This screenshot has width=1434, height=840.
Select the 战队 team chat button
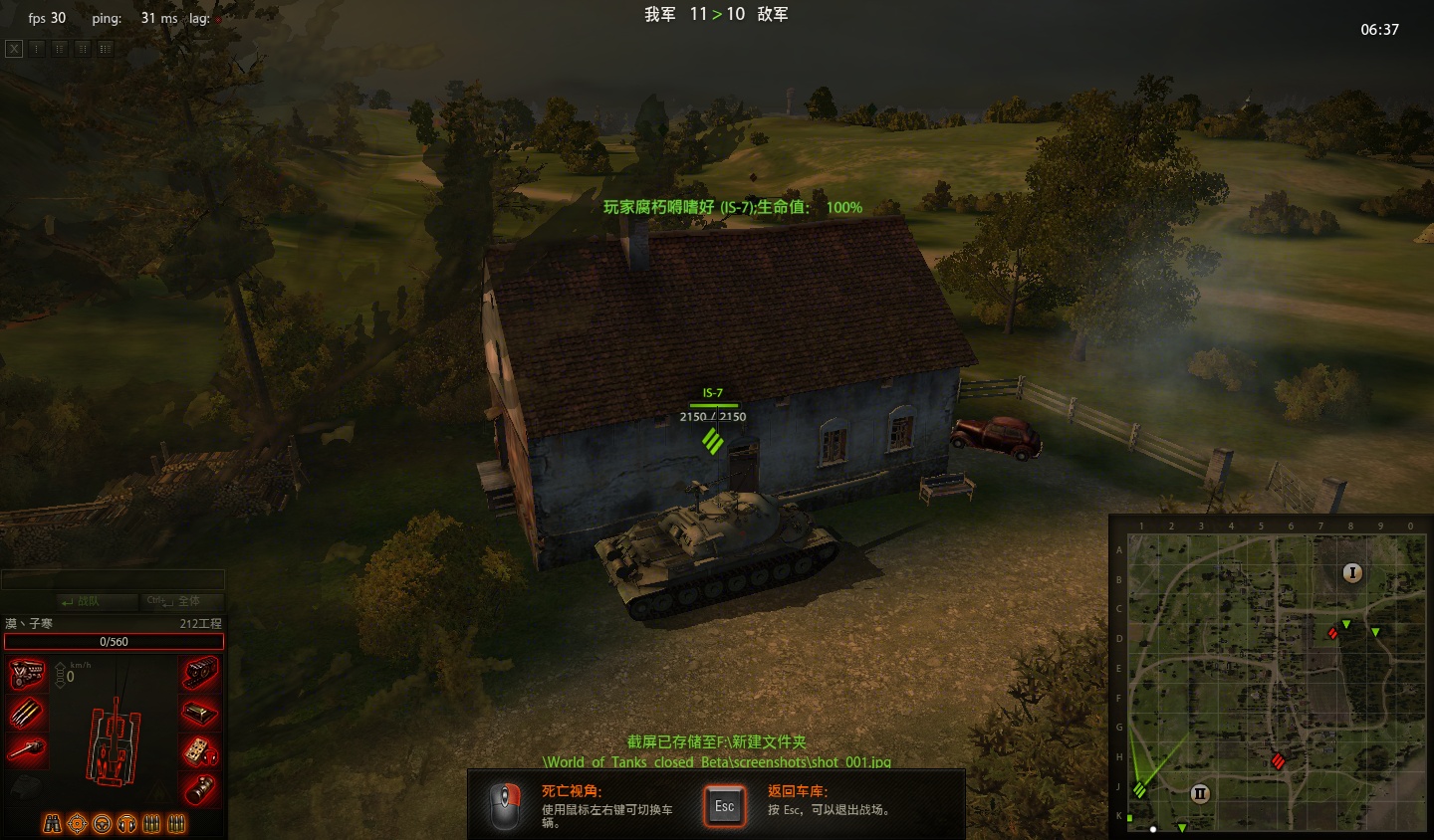(x=82, y=601)
